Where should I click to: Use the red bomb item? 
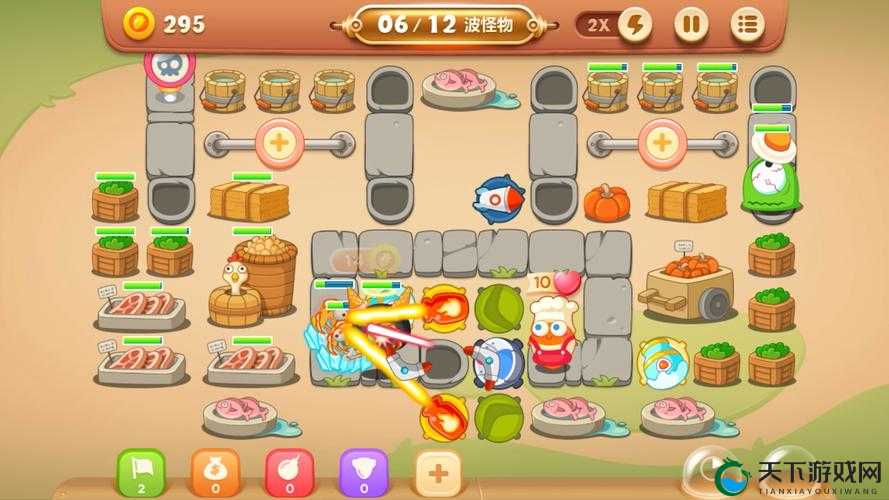(x=288, y=471)
